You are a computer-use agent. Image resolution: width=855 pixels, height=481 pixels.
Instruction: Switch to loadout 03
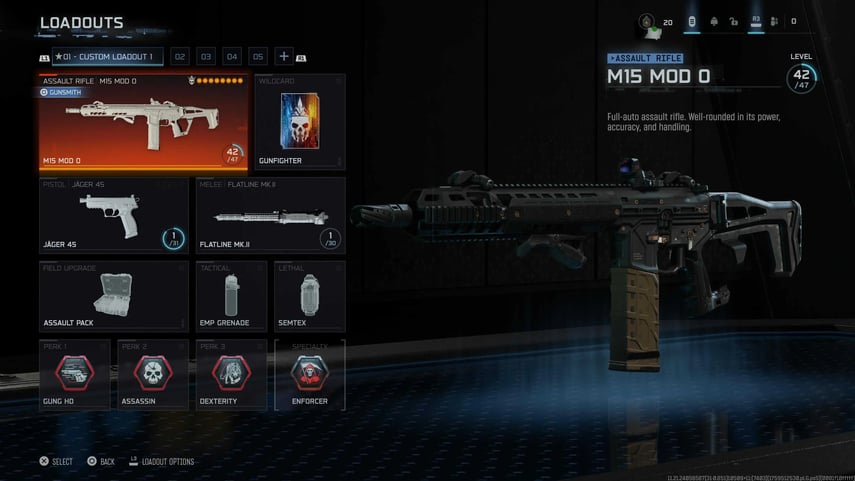click(x=206, y=57)
